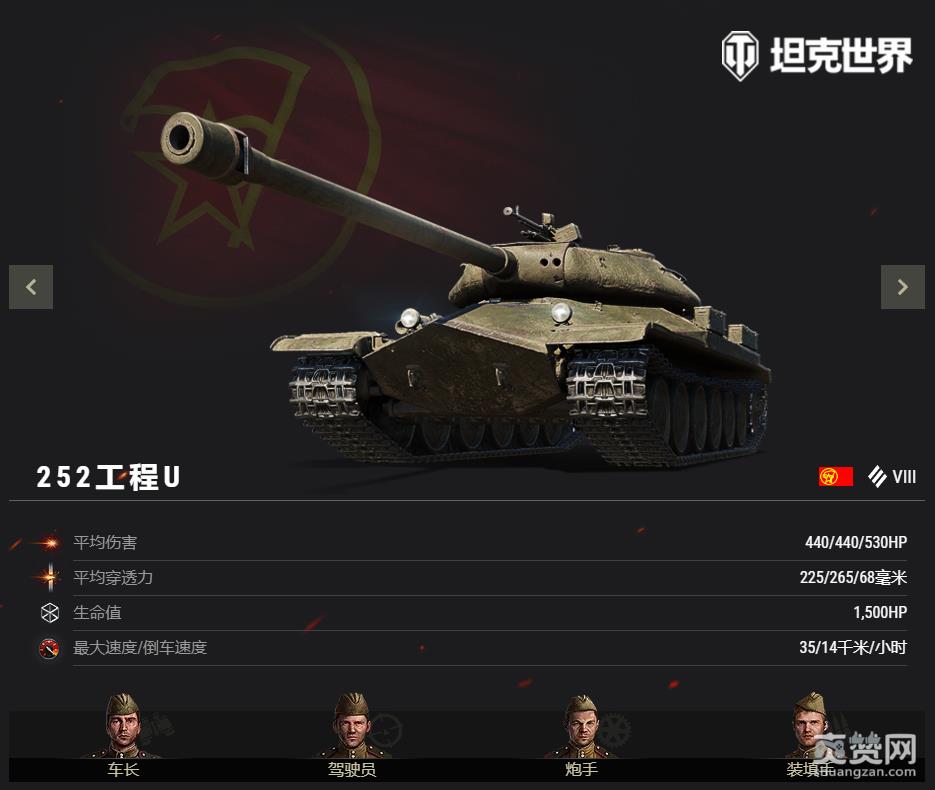Select the 驾驶员 driver portrait
This screenshot has height=790, width=935.
click(351, 728)
